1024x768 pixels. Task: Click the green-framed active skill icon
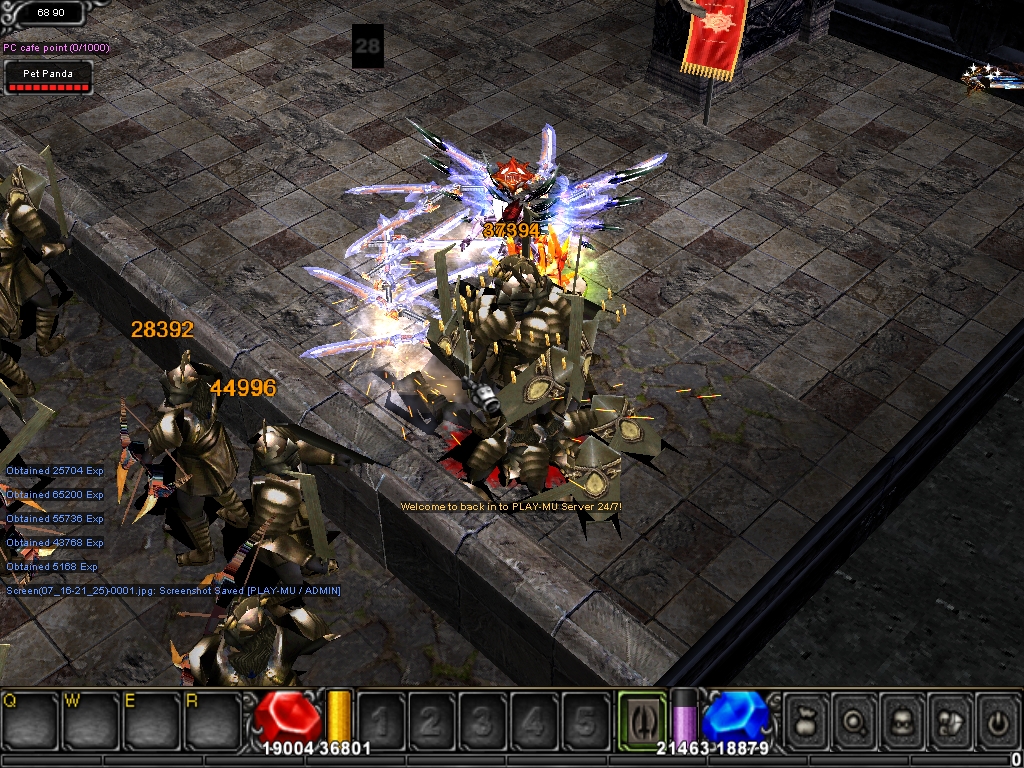pyautogui.click(x=642, y=720)
